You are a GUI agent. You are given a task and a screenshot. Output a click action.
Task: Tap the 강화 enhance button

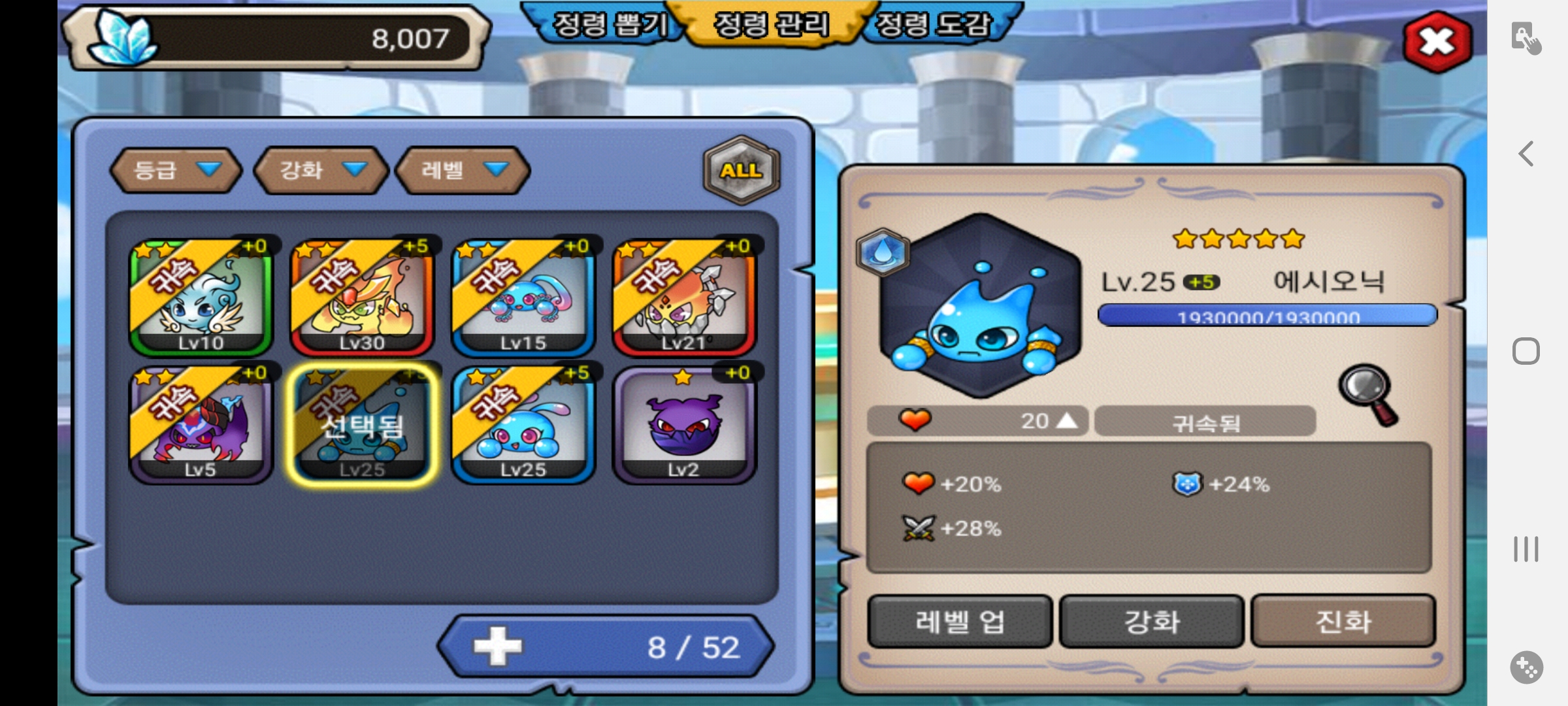click(1151, 621)
